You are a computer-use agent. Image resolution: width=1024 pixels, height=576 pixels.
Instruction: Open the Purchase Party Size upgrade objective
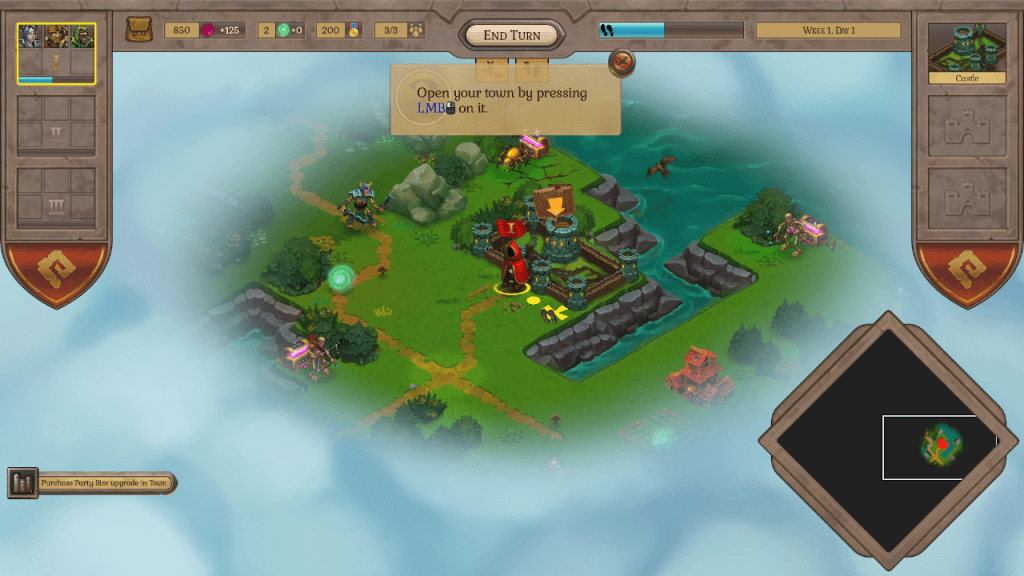pyautogui.click(x=93, y=483)
